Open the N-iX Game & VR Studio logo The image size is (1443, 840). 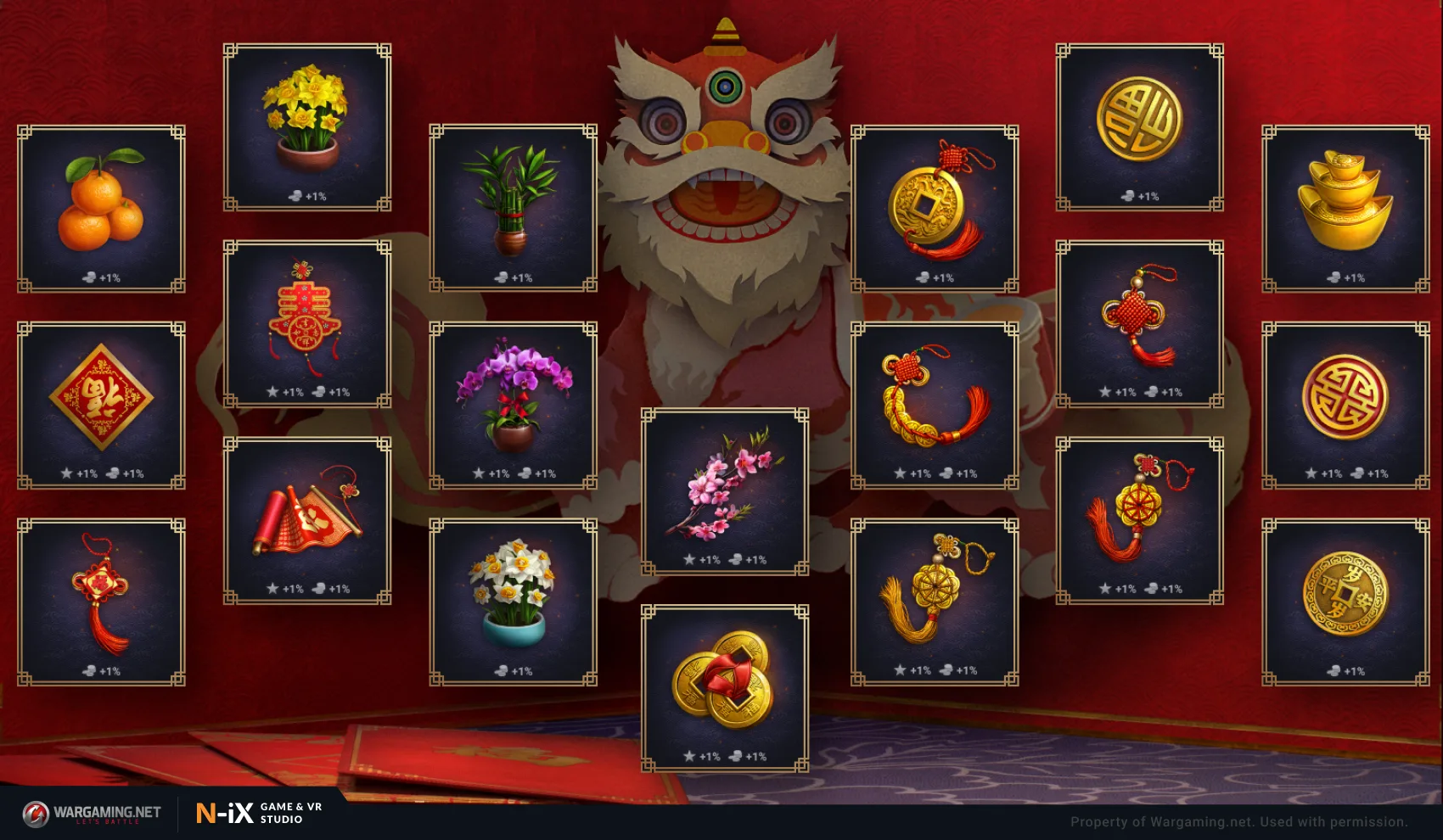point(260,813)
